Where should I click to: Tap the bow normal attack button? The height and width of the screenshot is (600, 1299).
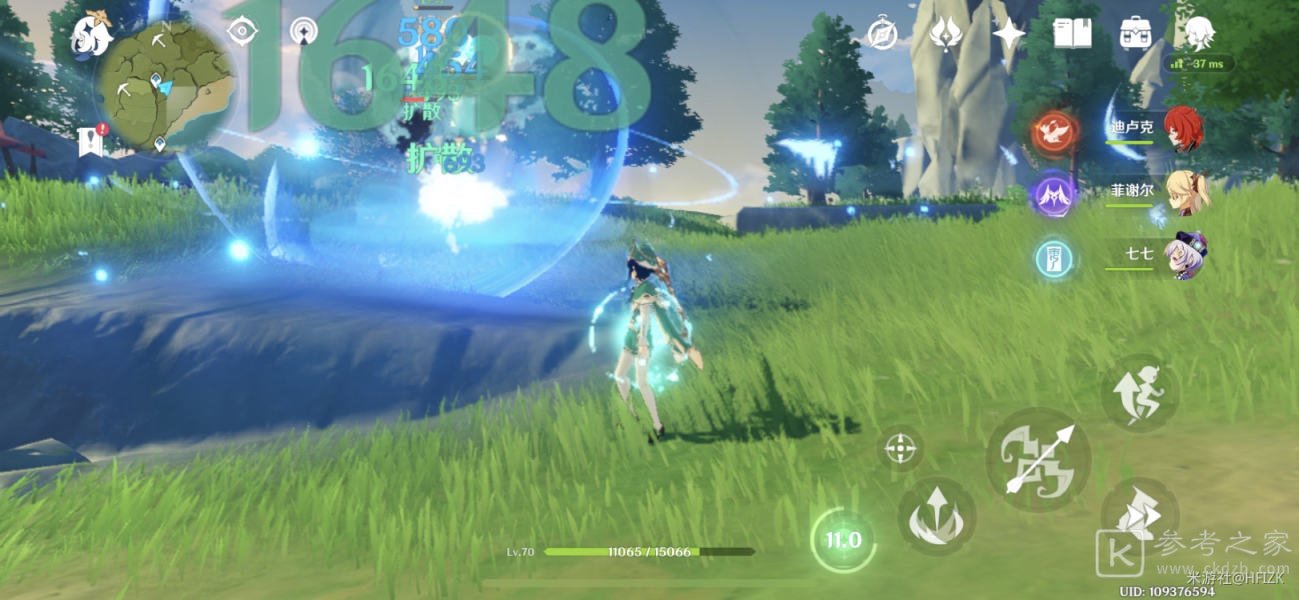coord(1038,459)
